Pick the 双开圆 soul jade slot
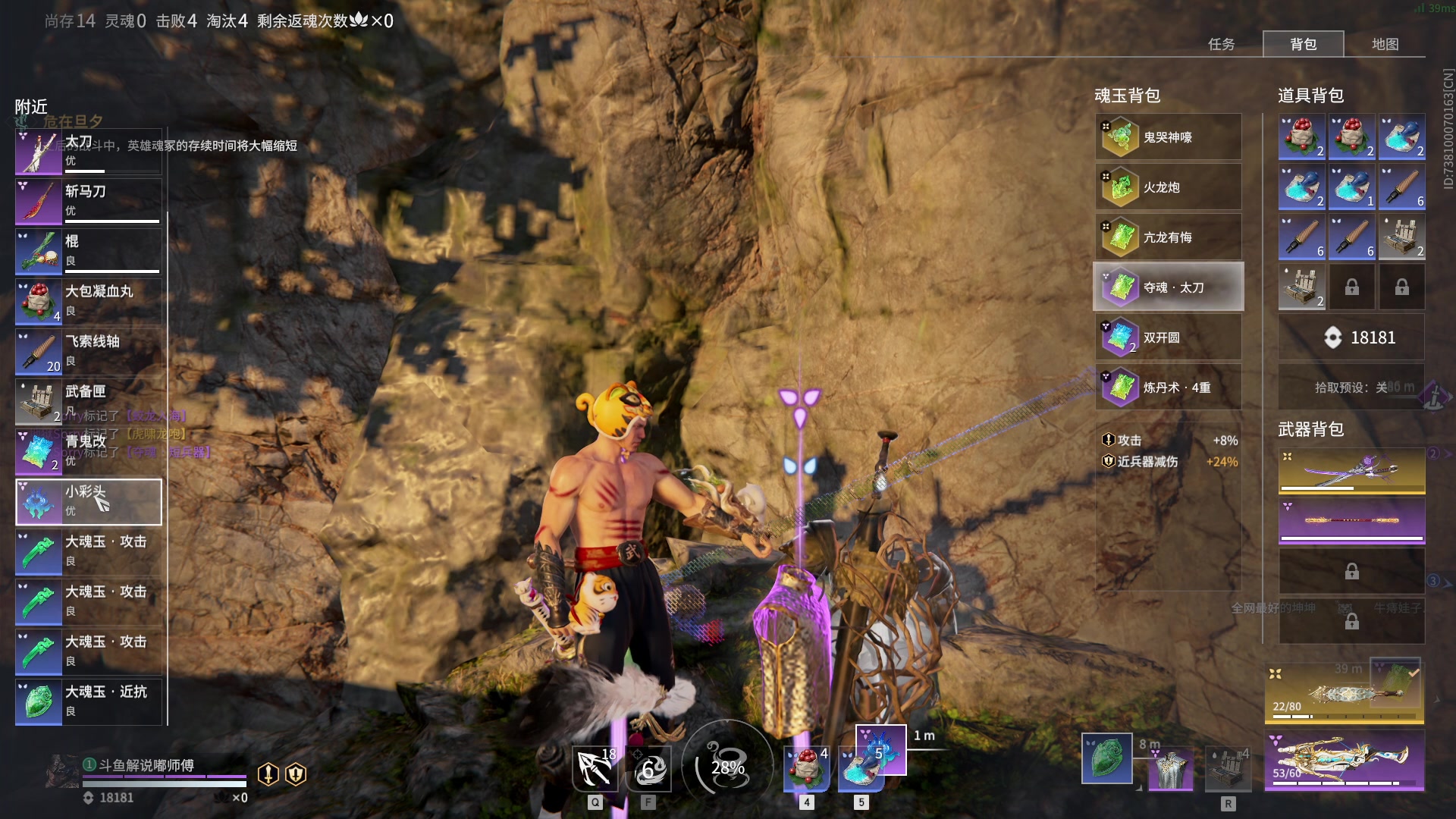 click(1168, 337)
